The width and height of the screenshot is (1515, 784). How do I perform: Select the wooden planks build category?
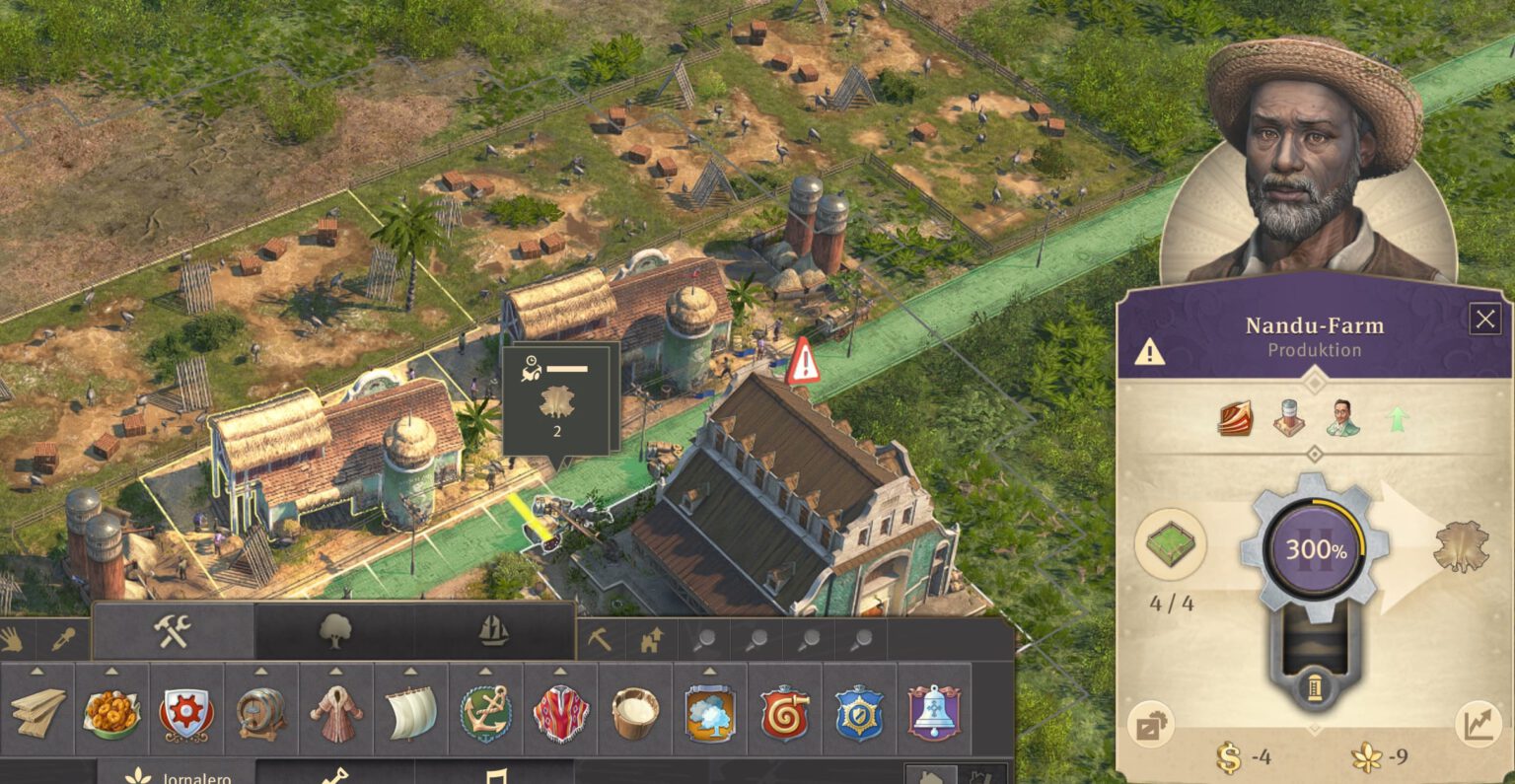[37, 712]
